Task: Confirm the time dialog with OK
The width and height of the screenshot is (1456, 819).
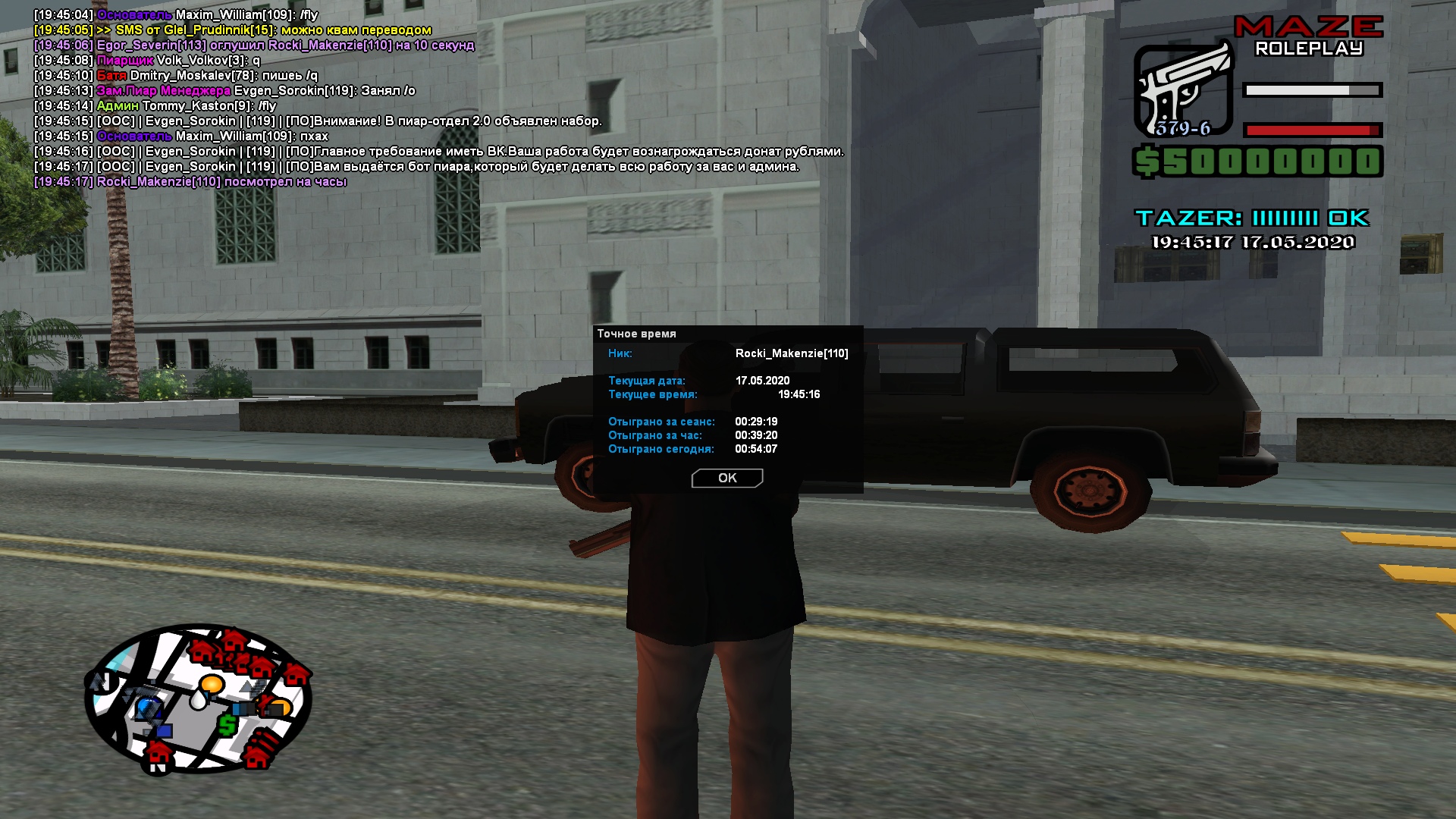Action: click(x=726, y=478)
